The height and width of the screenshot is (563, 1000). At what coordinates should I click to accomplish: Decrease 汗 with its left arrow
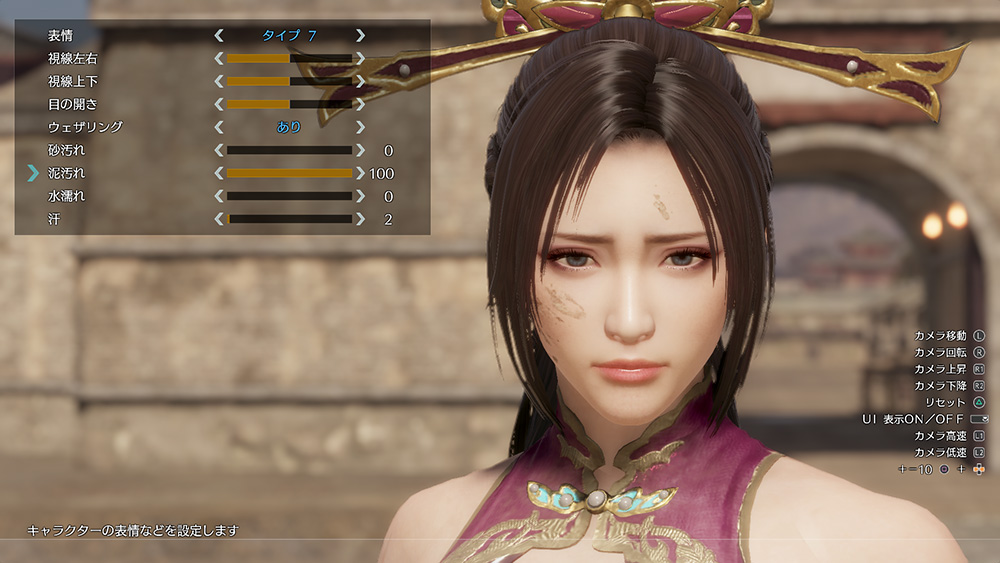point(219,219)
